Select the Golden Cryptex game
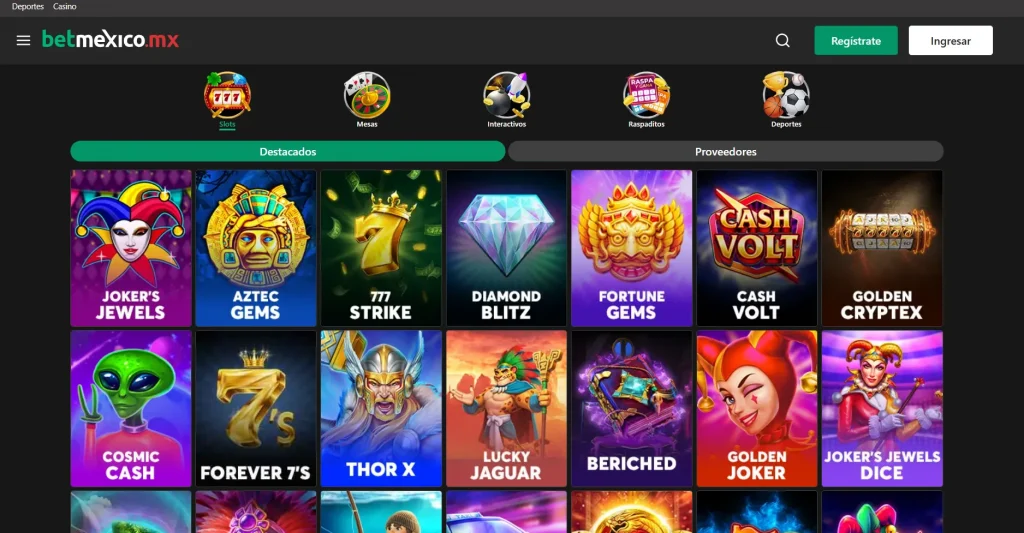This screenshot has height=533, width=1024. point(882,248)
